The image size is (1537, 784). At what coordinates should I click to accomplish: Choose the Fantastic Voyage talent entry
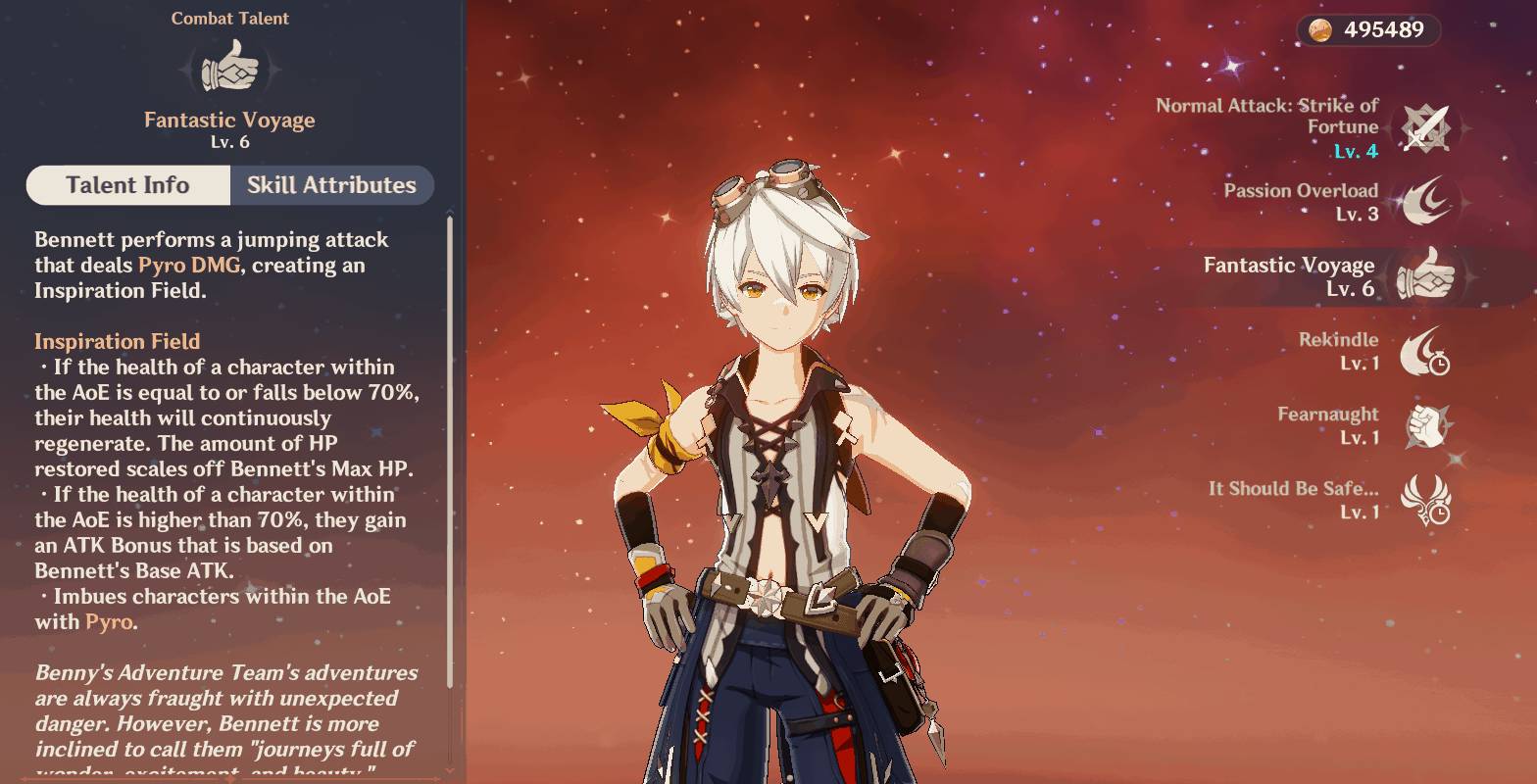click(x=1422, y=276)
